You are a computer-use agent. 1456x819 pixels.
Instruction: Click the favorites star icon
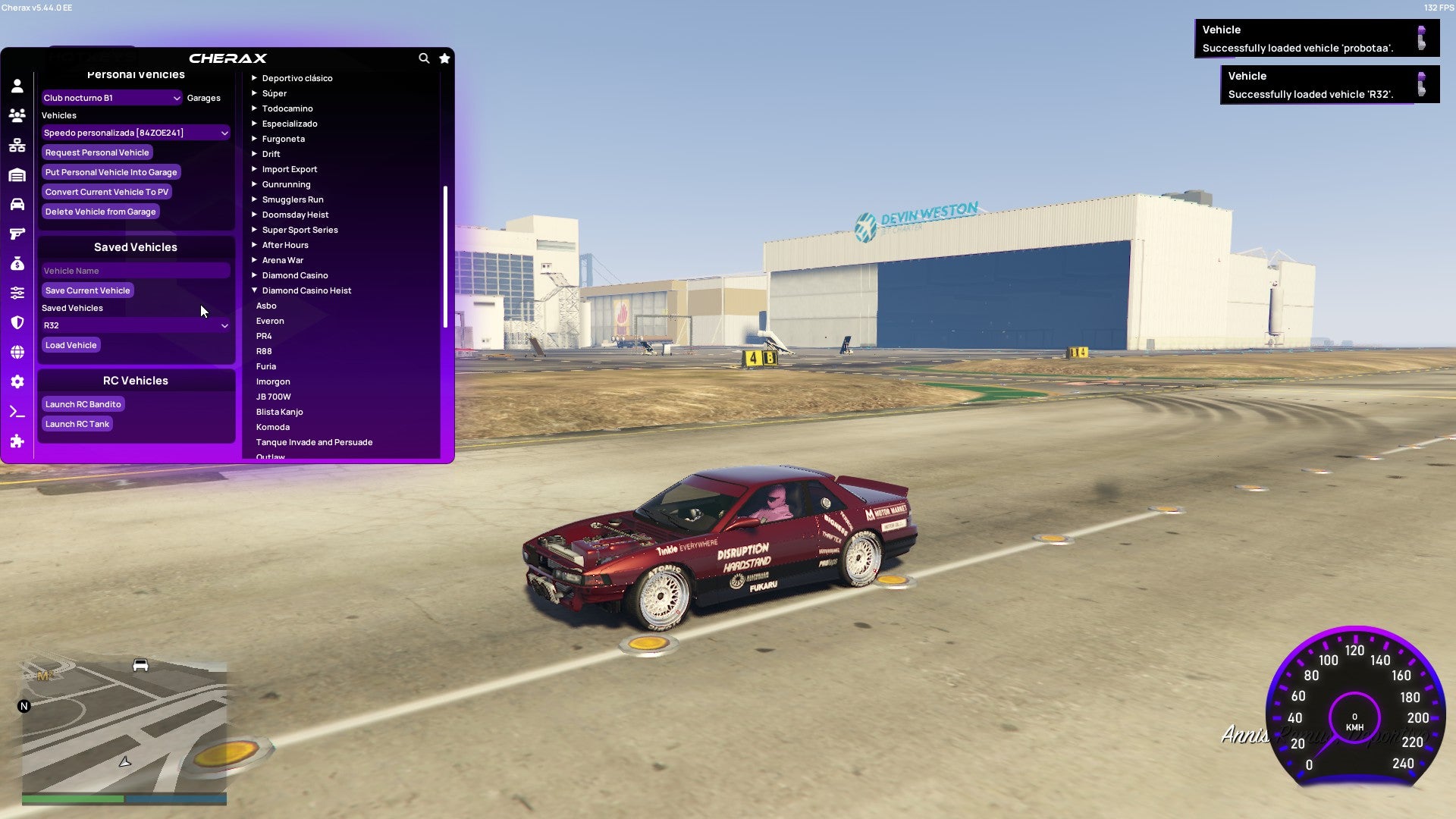444,58
